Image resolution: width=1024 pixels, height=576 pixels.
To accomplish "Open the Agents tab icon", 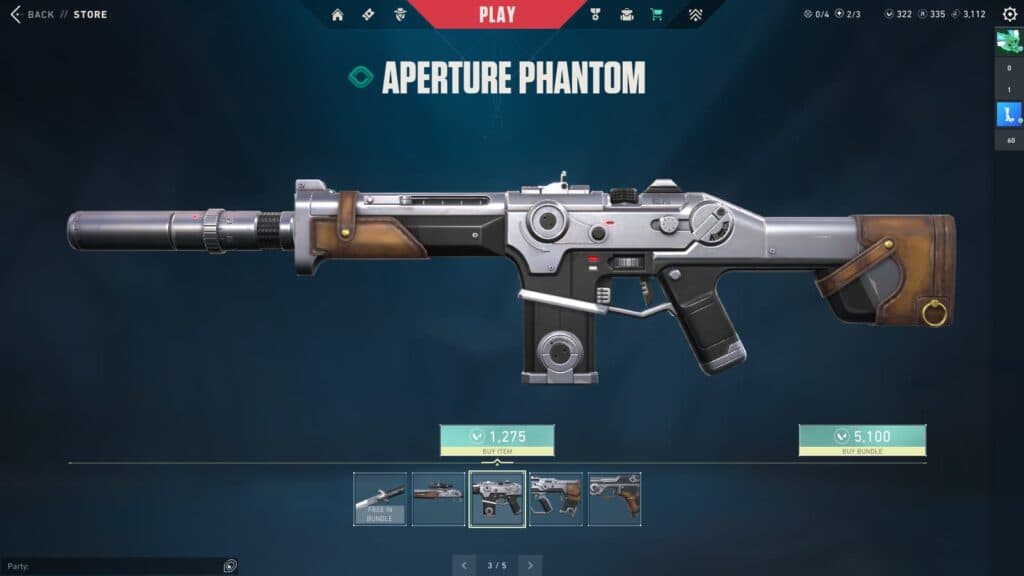I will tap(399, 14).
